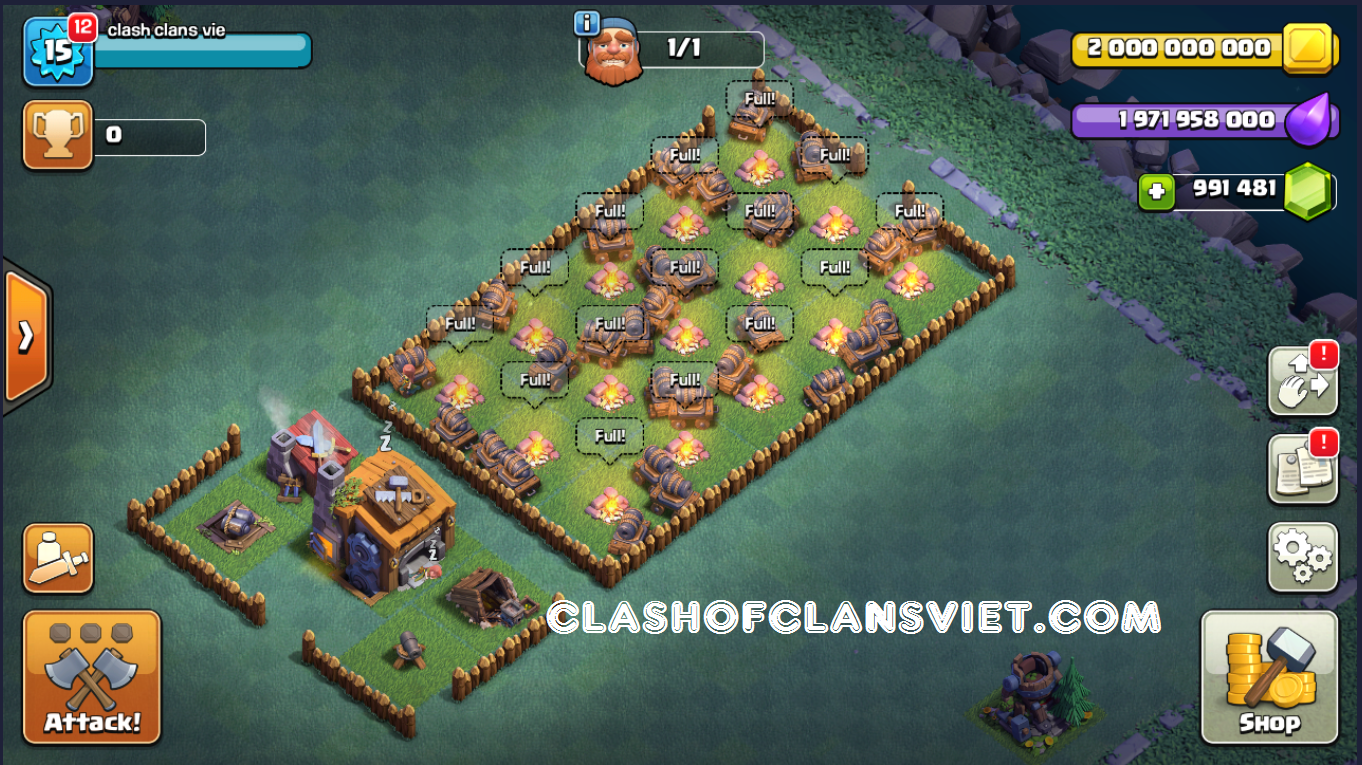Open the news report icon with red badge
The image size is (1362, 765).
1303,470
